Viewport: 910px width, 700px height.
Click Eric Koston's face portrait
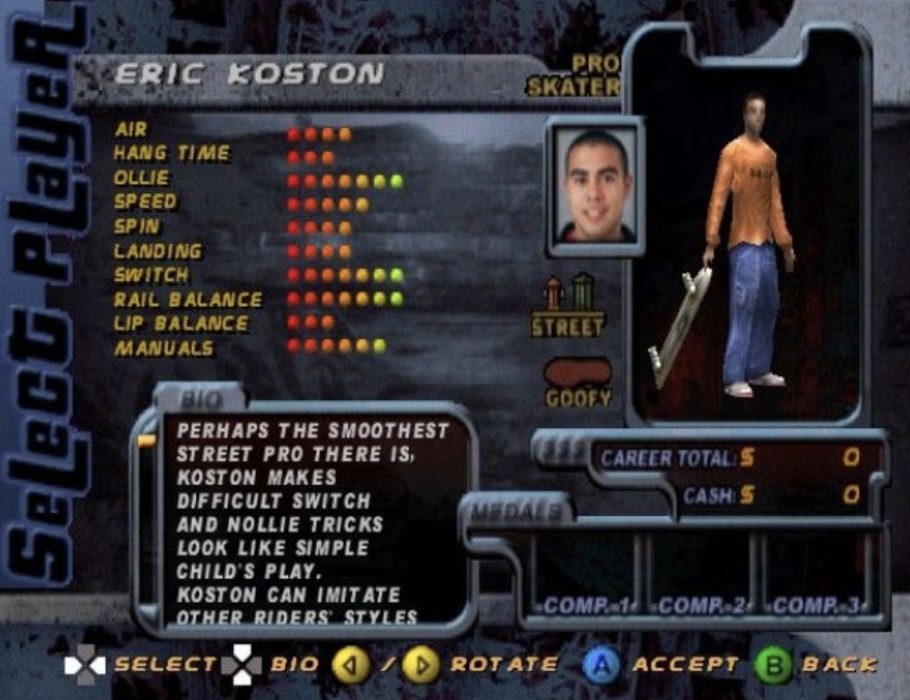click(595, 186)
